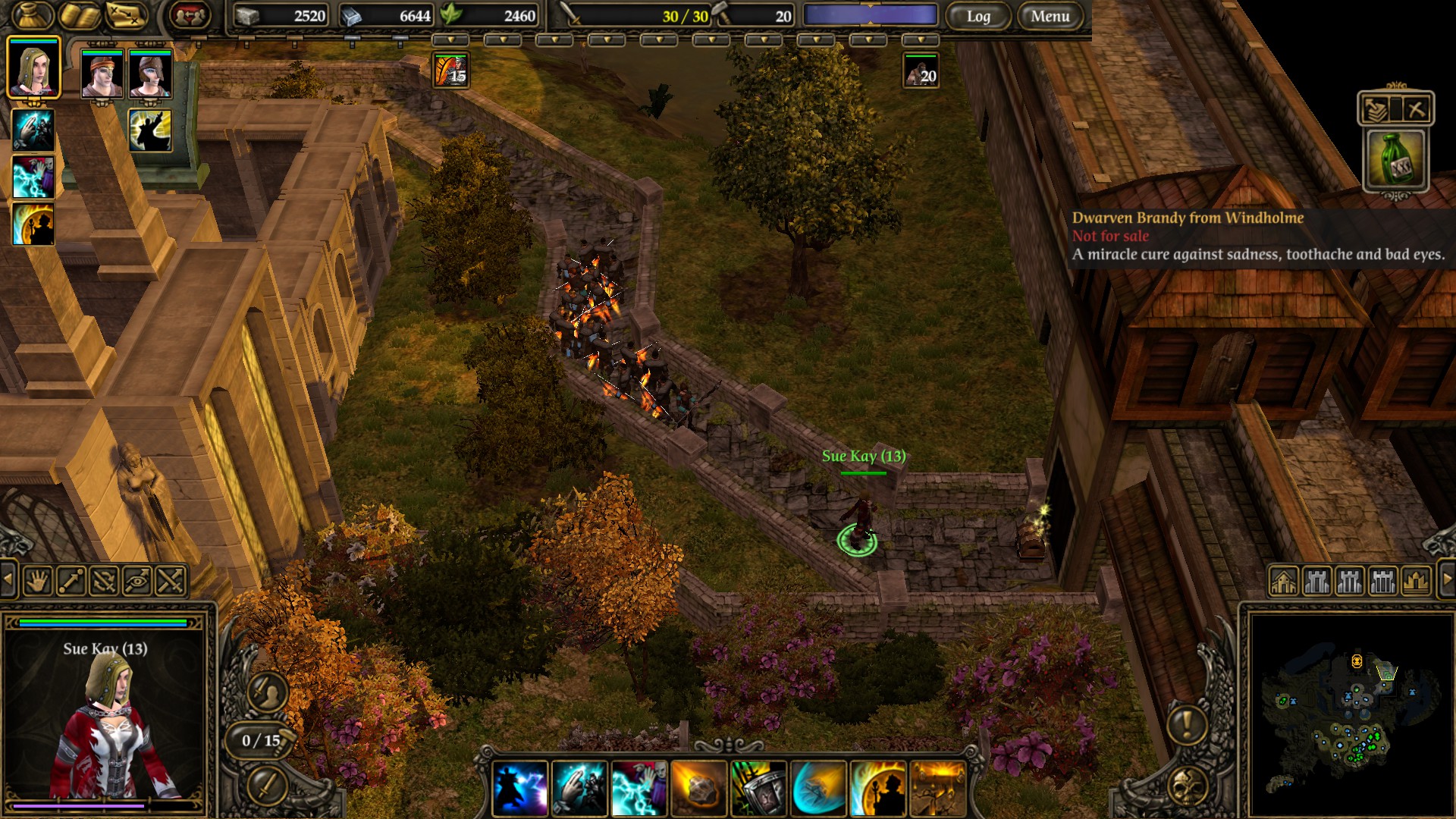Cast the falling meteor rock spell
Screen dimensions: 1456x819
[698, 789]
